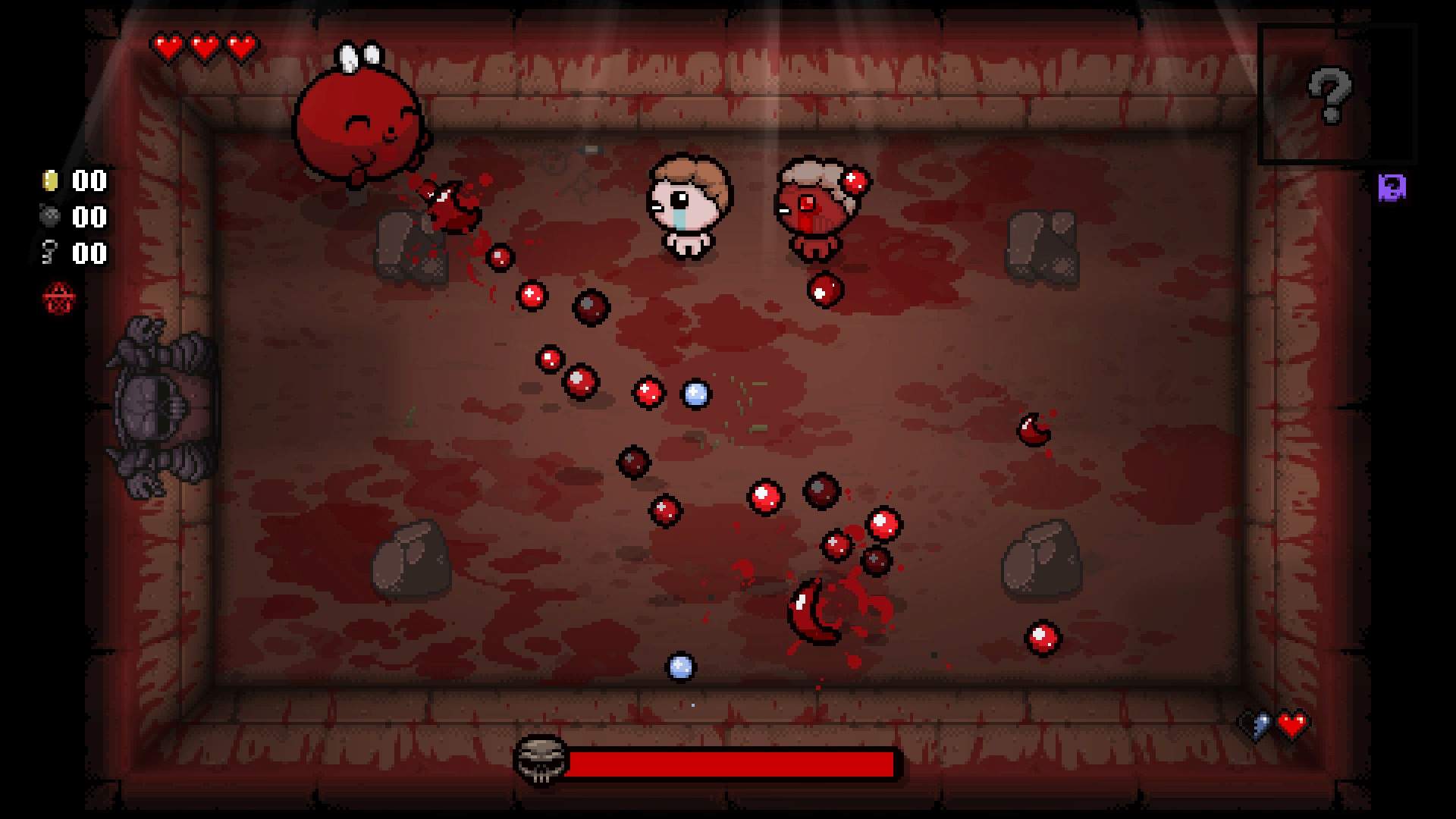
Task: Select the purple question card in the pocket slot
Action: click(x=1393, y=187)
